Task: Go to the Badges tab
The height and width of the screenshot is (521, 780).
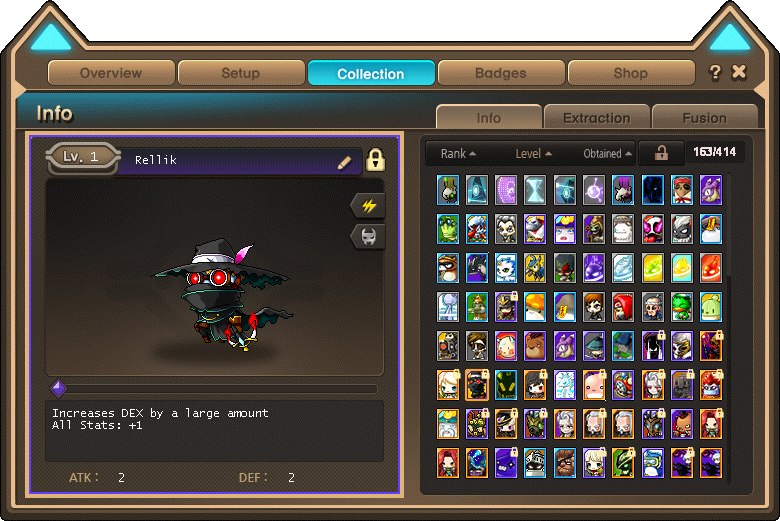Action: pos(501,73)
